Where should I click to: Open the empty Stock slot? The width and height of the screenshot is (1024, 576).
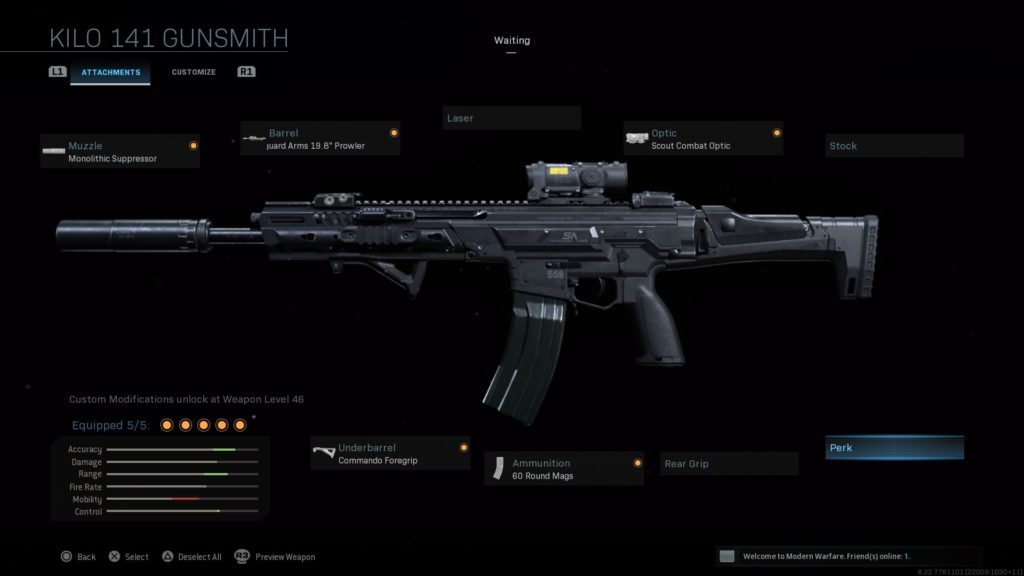coord(894,146)
